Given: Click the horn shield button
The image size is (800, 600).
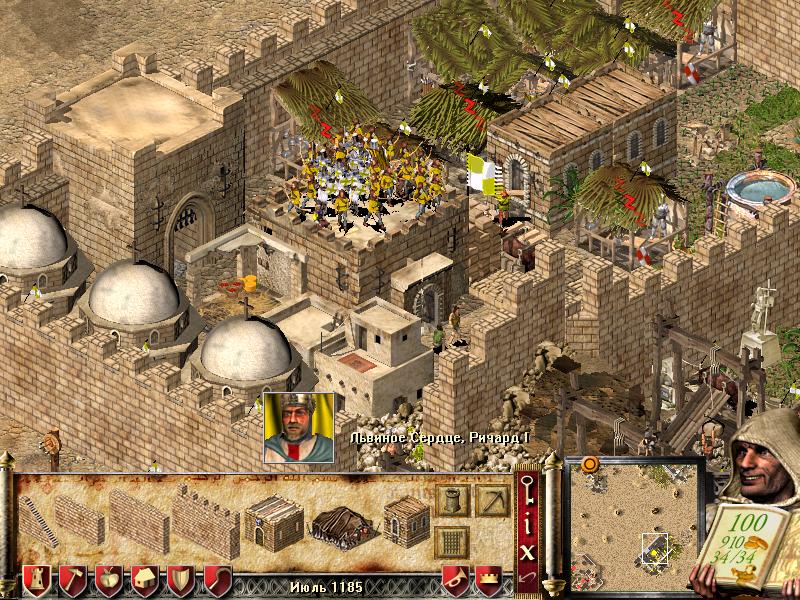Looking at the screenshot, I should click(456, 579).
